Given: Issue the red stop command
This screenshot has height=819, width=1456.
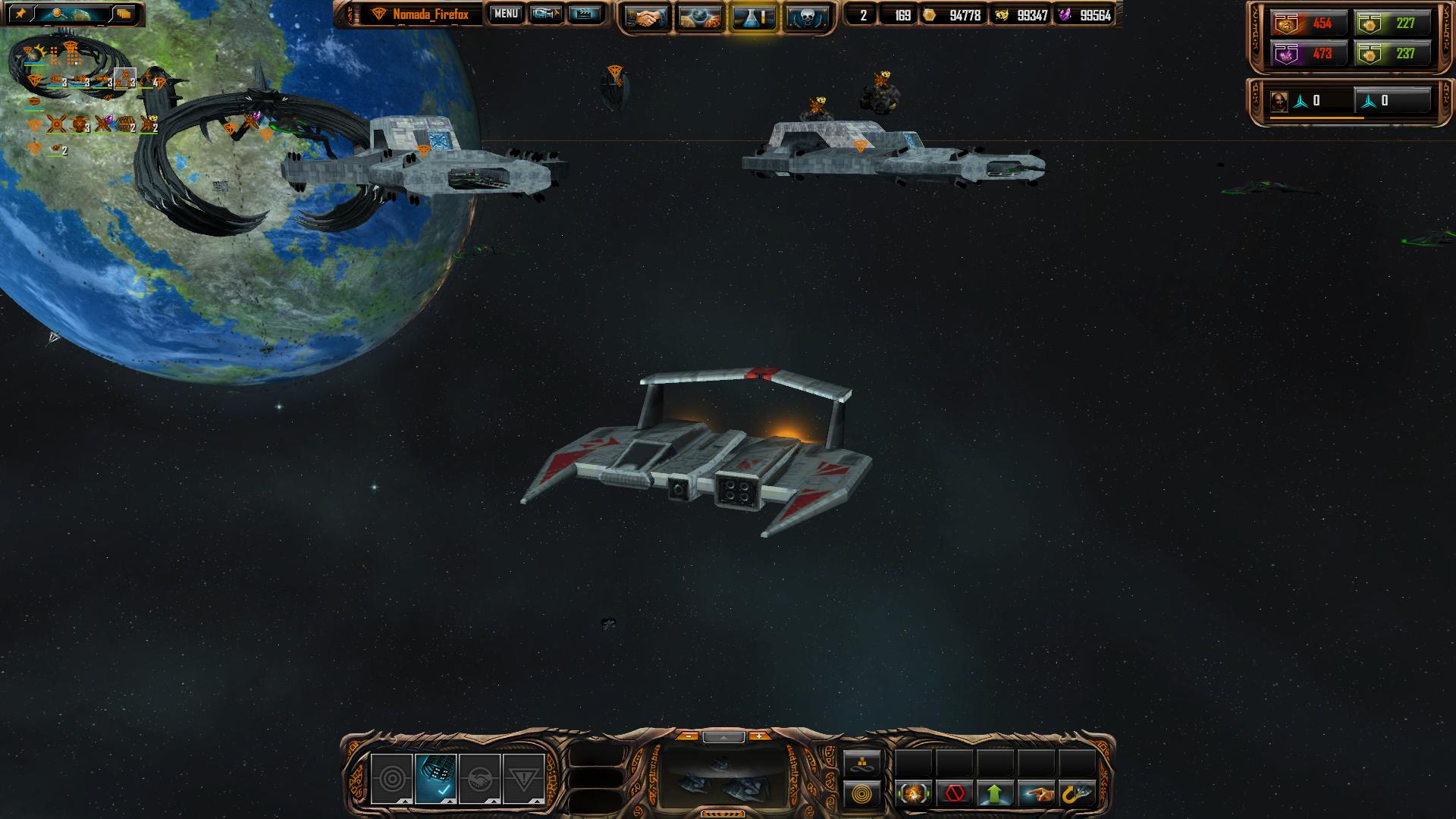Looking at the screenshot, I should click(955, 795).
